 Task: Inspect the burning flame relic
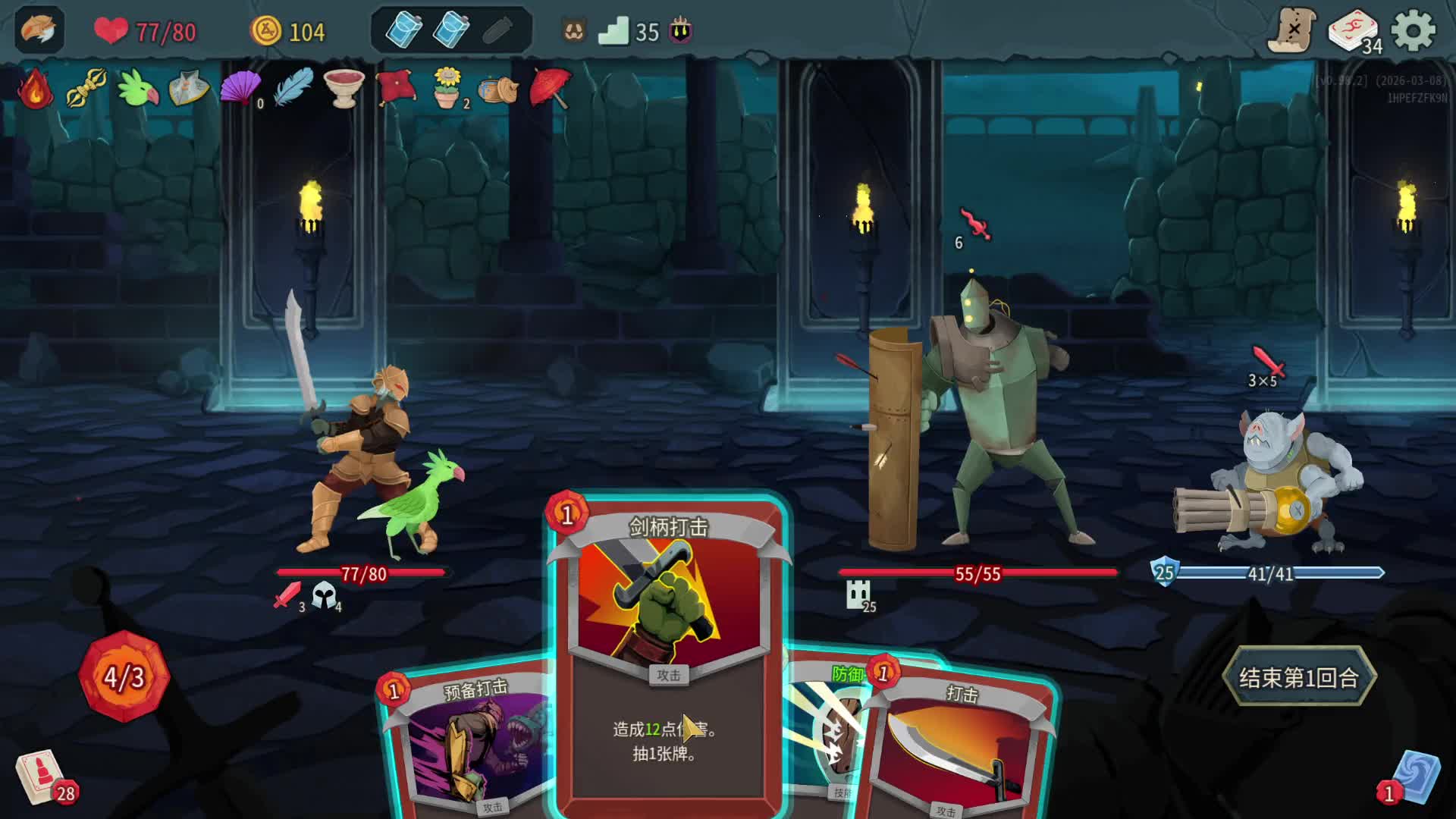[x=36, y=89]
